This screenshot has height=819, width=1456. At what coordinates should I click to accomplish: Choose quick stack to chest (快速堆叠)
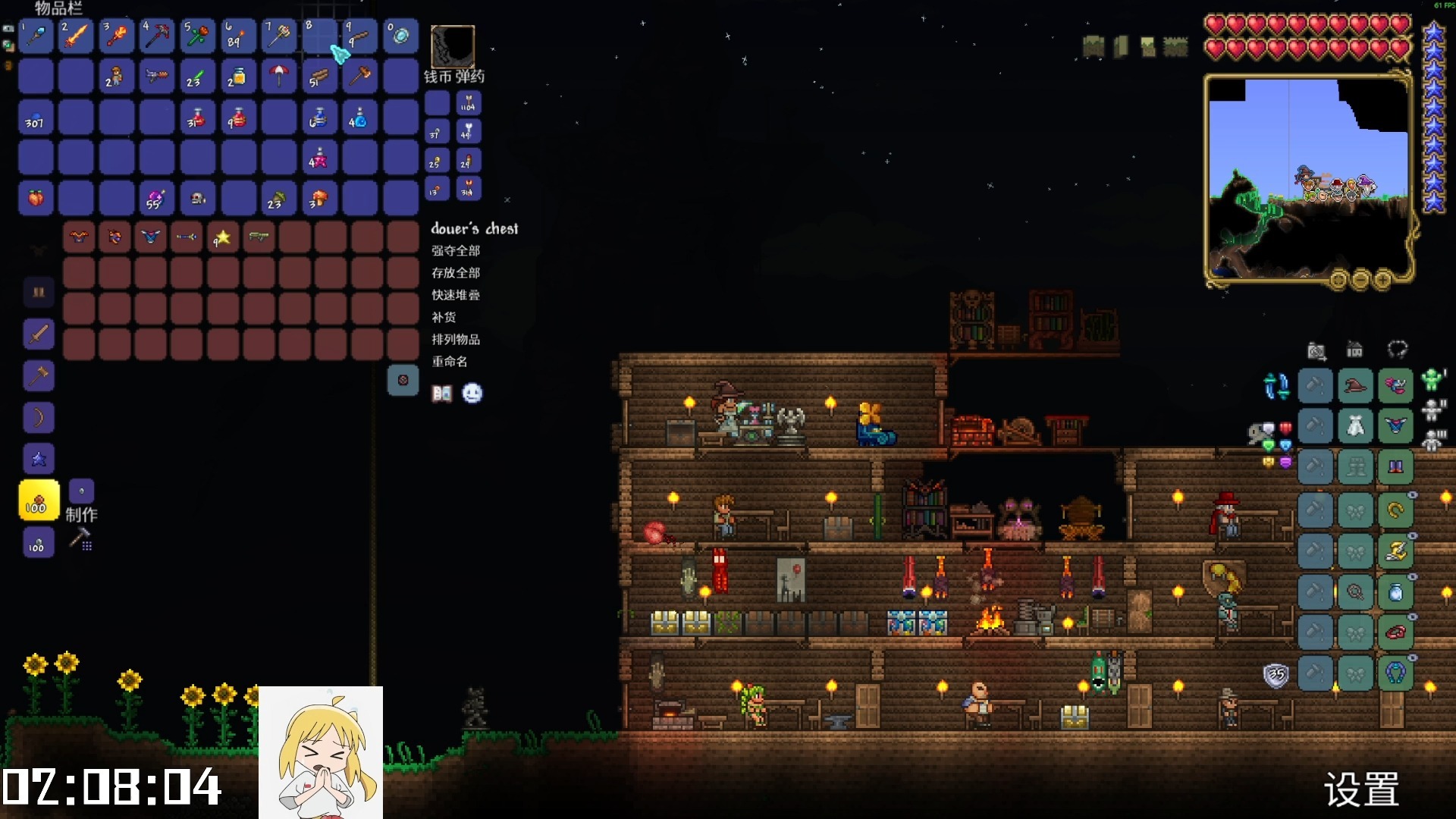click(456, 295)
